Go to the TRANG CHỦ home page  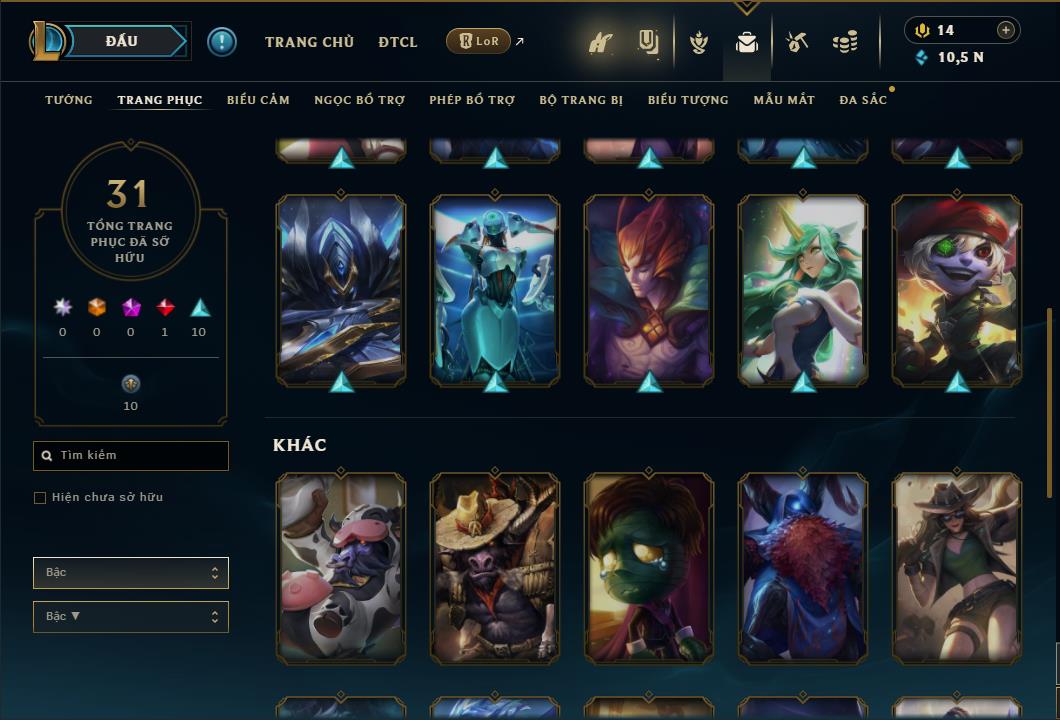click(x=309, y=42)
